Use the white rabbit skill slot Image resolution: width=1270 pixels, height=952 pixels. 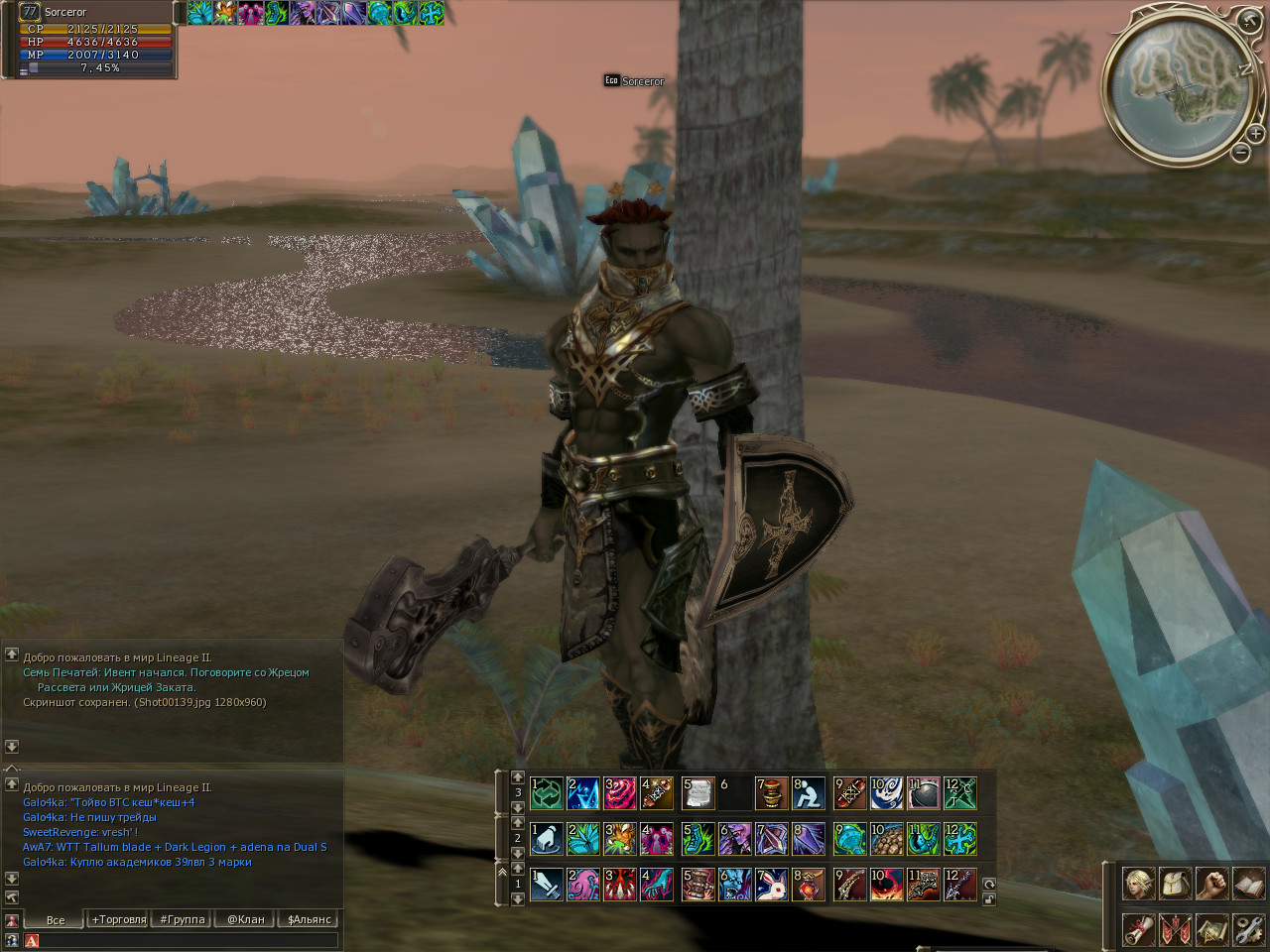click(772, 884)
